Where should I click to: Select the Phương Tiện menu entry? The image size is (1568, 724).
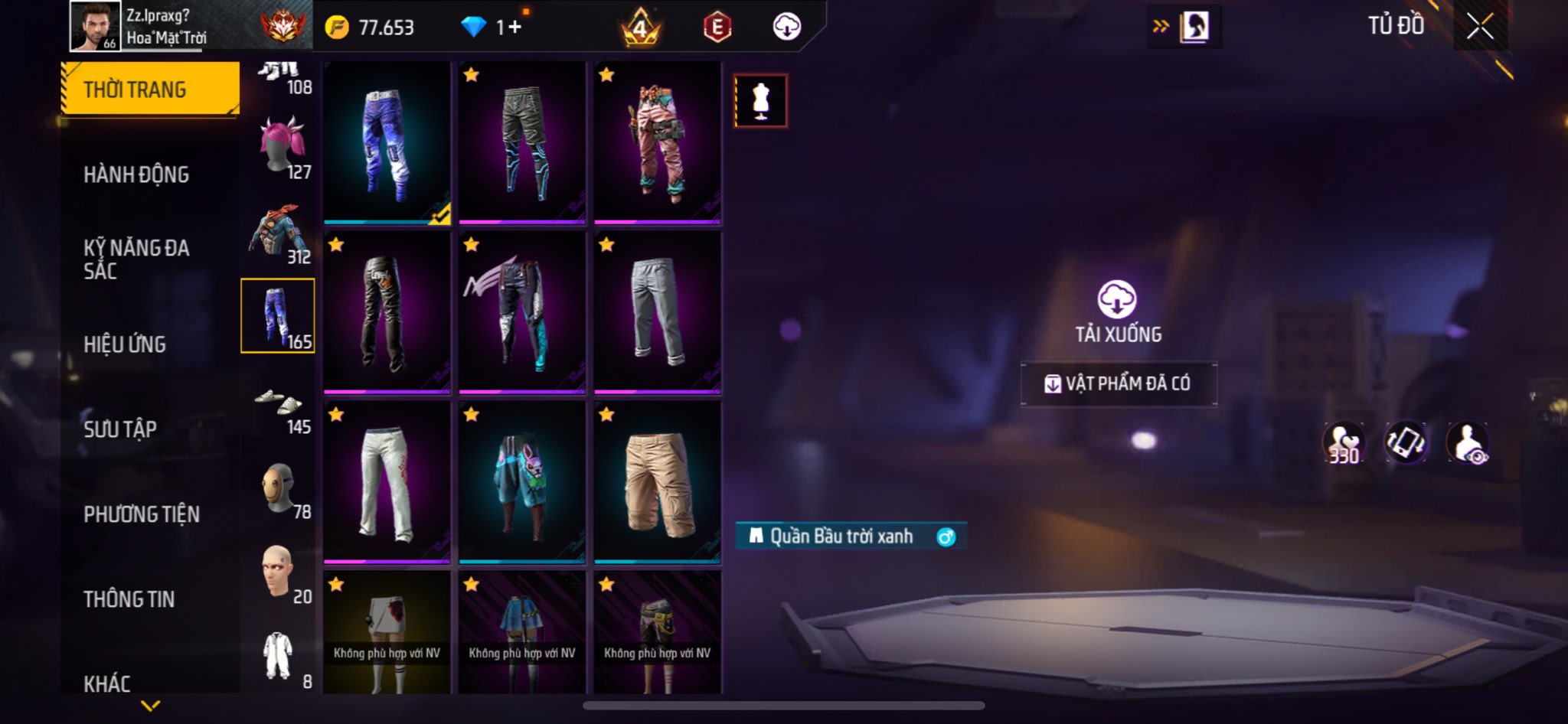(x=142, y=514)
